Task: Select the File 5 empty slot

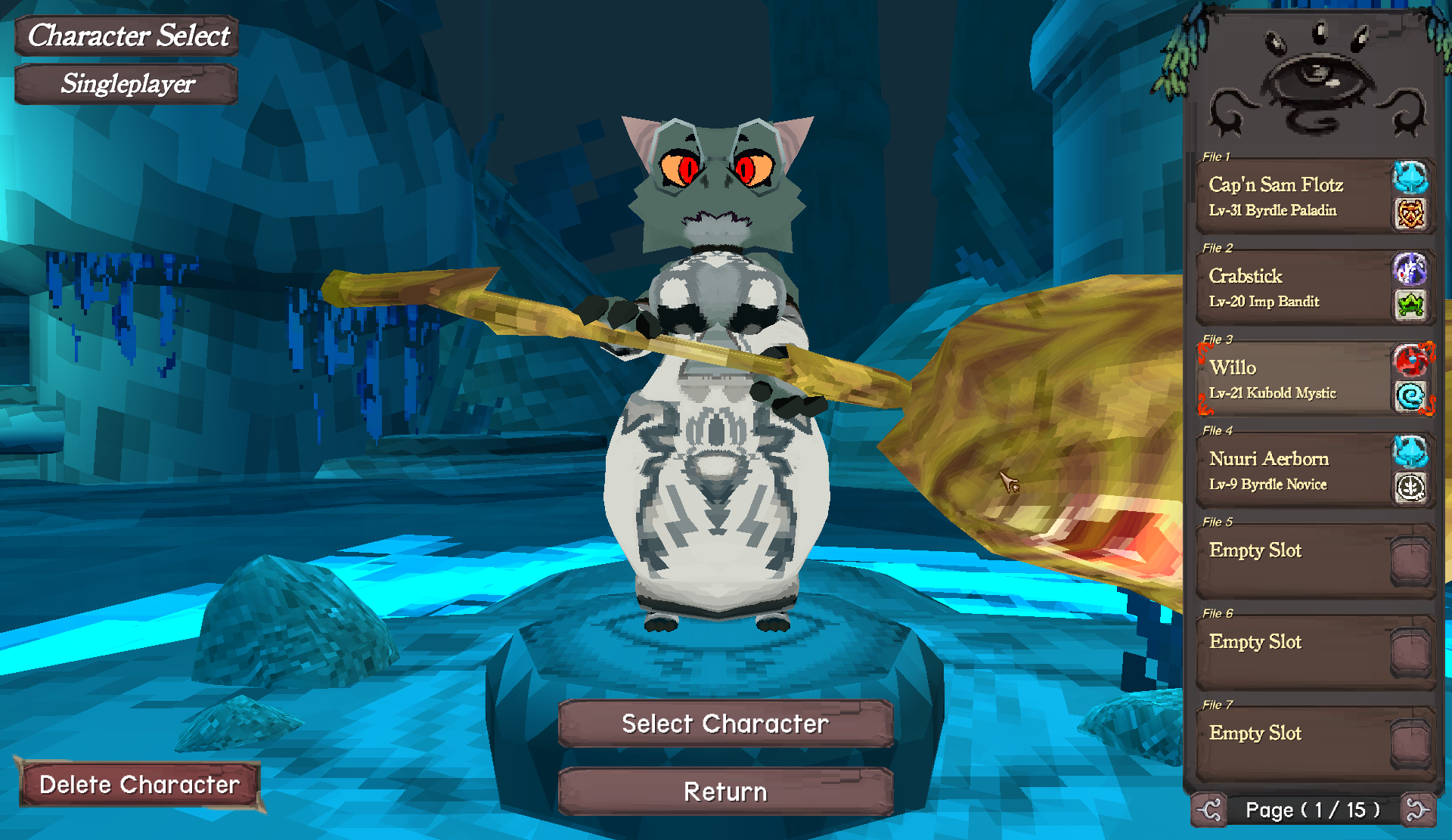Action: pyautogui.click(x=1295, y=560)
